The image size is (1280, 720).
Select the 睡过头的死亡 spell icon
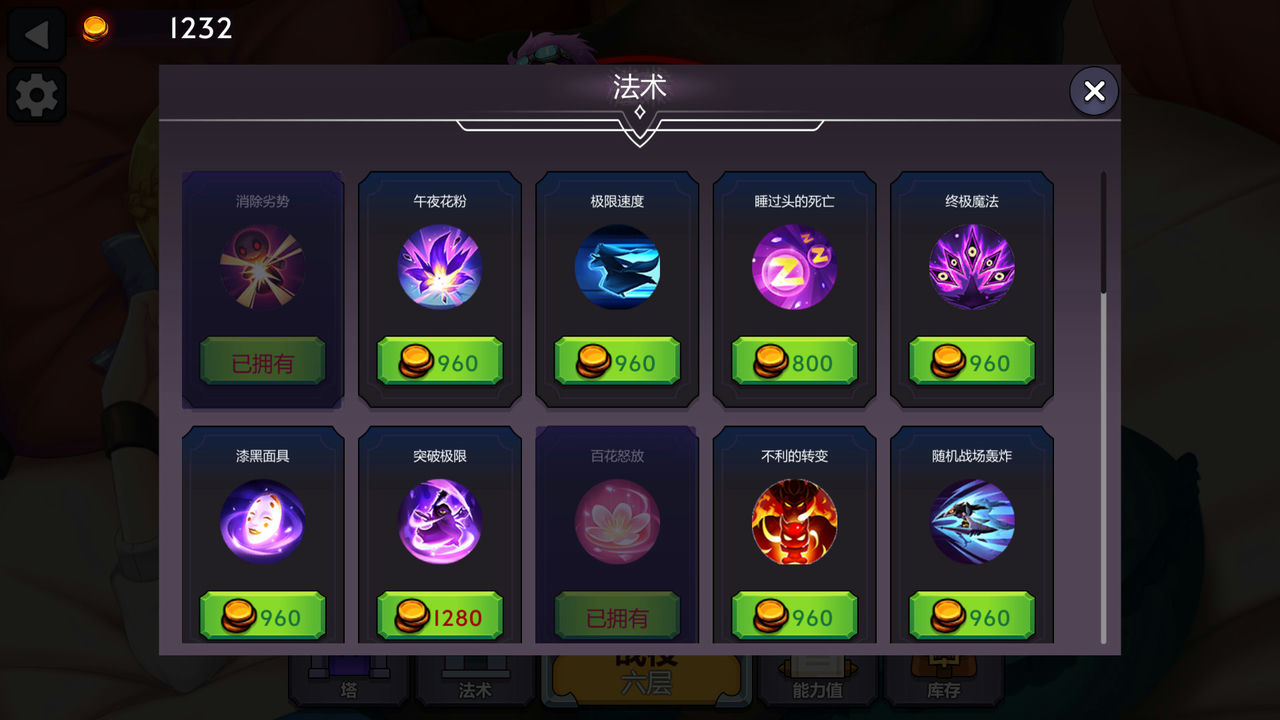click(794, 266)
